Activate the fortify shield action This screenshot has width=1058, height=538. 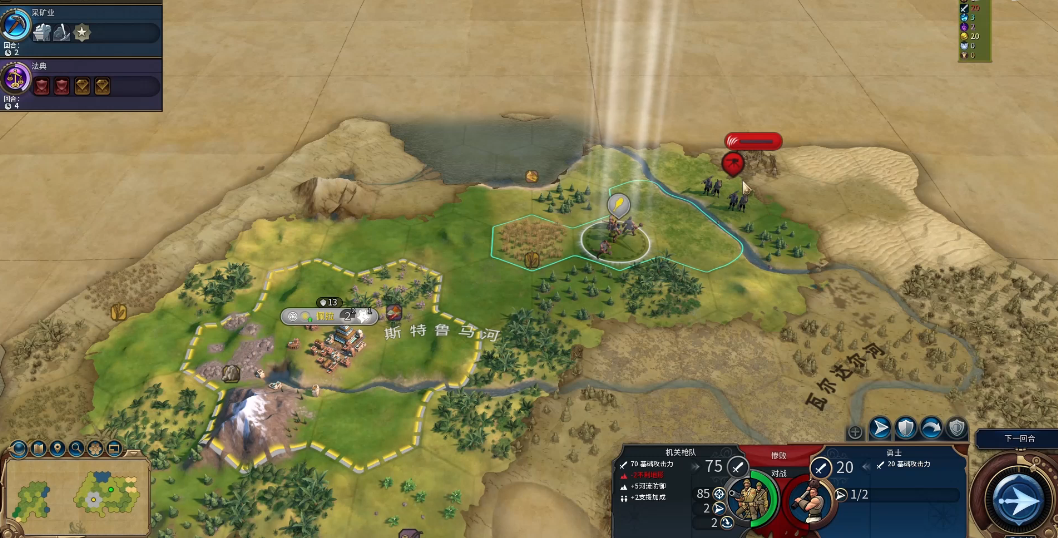(x=906, y=429)
